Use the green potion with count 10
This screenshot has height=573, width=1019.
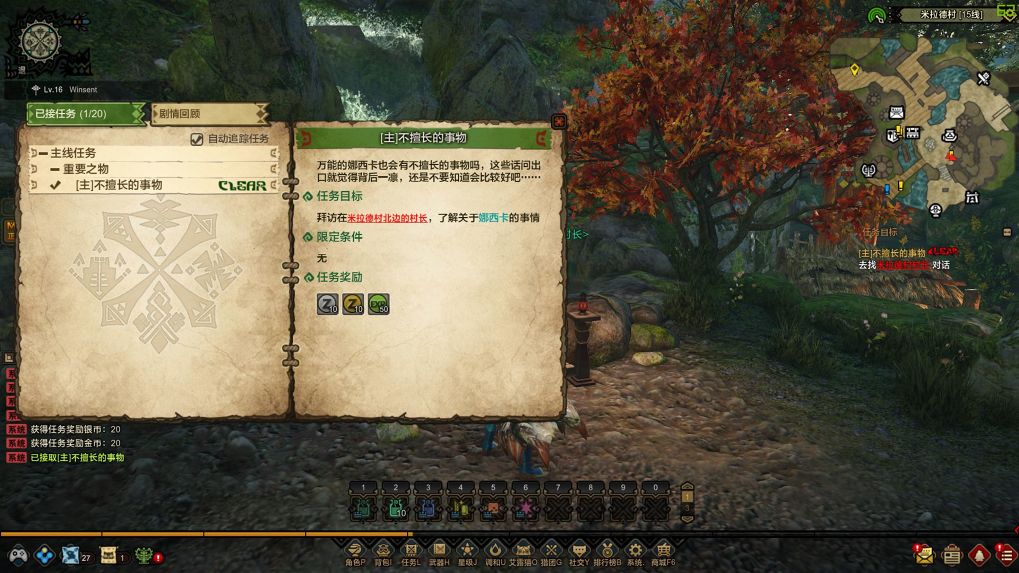[395, 509]
